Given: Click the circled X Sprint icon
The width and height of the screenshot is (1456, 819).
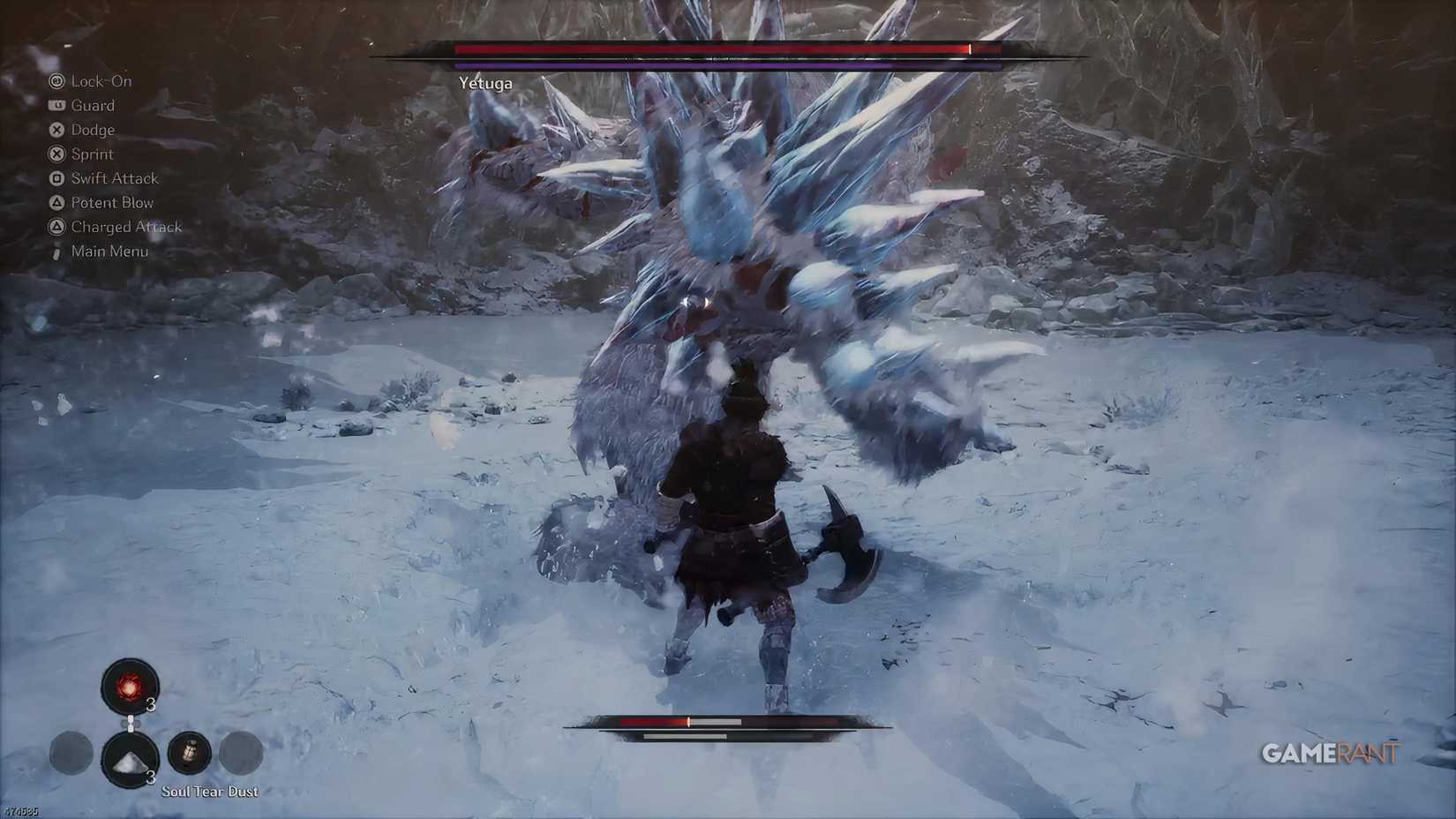Looking at the screenshot, I should tap(56, 154).
